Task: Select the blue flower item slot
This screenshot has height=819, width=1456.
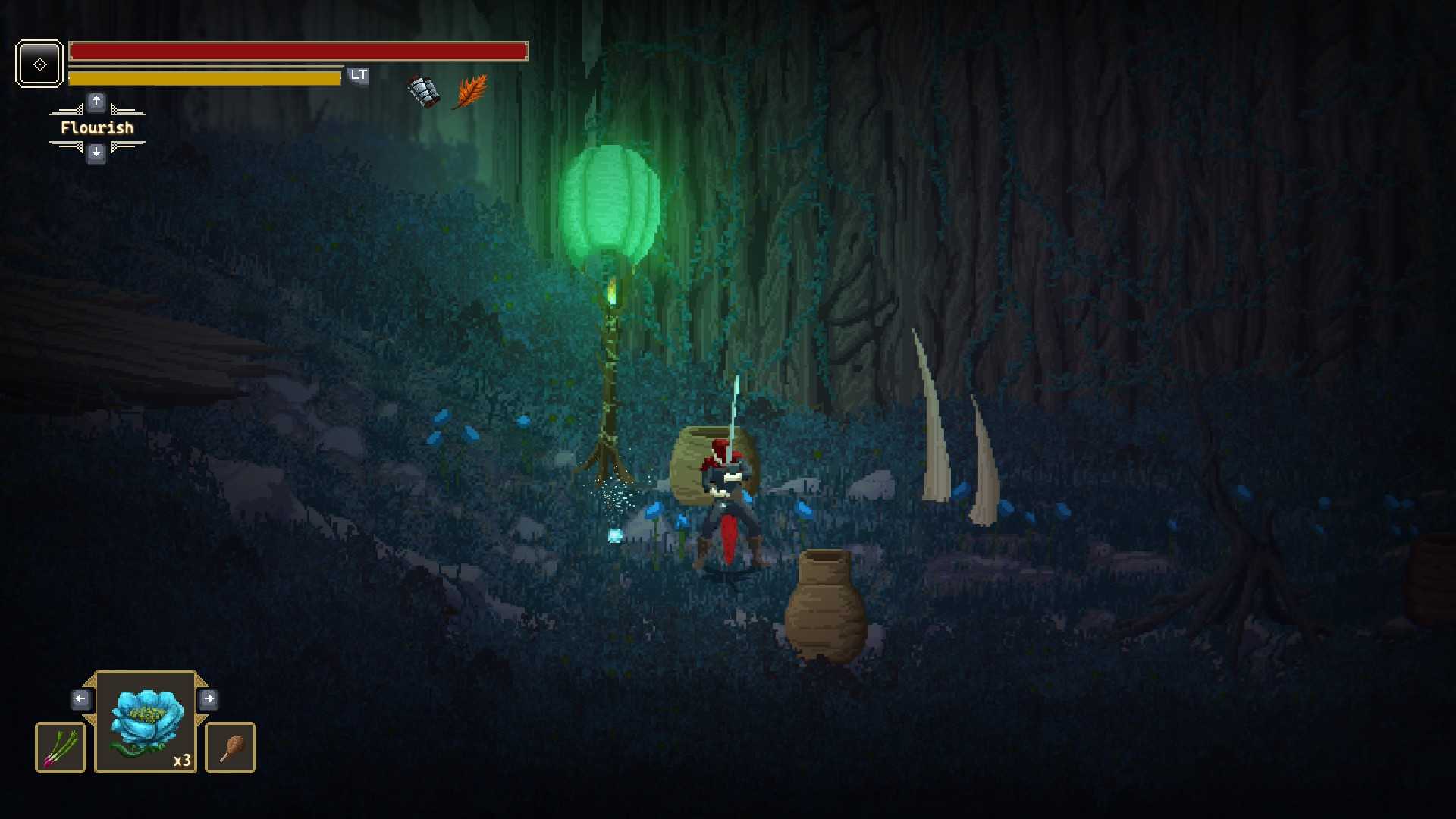Action: [x=146, y=722]
